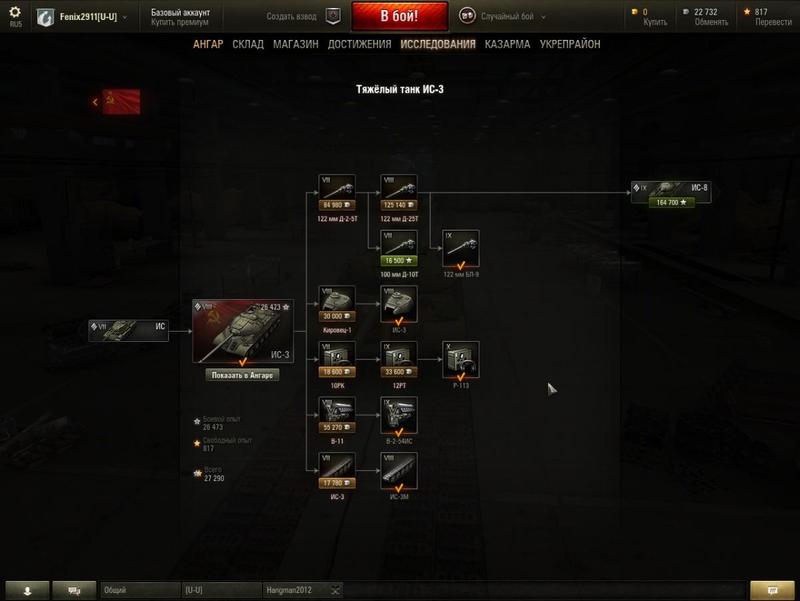
Task: Go to the МАГАЗИН tab
Action: click(x=295, y=44)
